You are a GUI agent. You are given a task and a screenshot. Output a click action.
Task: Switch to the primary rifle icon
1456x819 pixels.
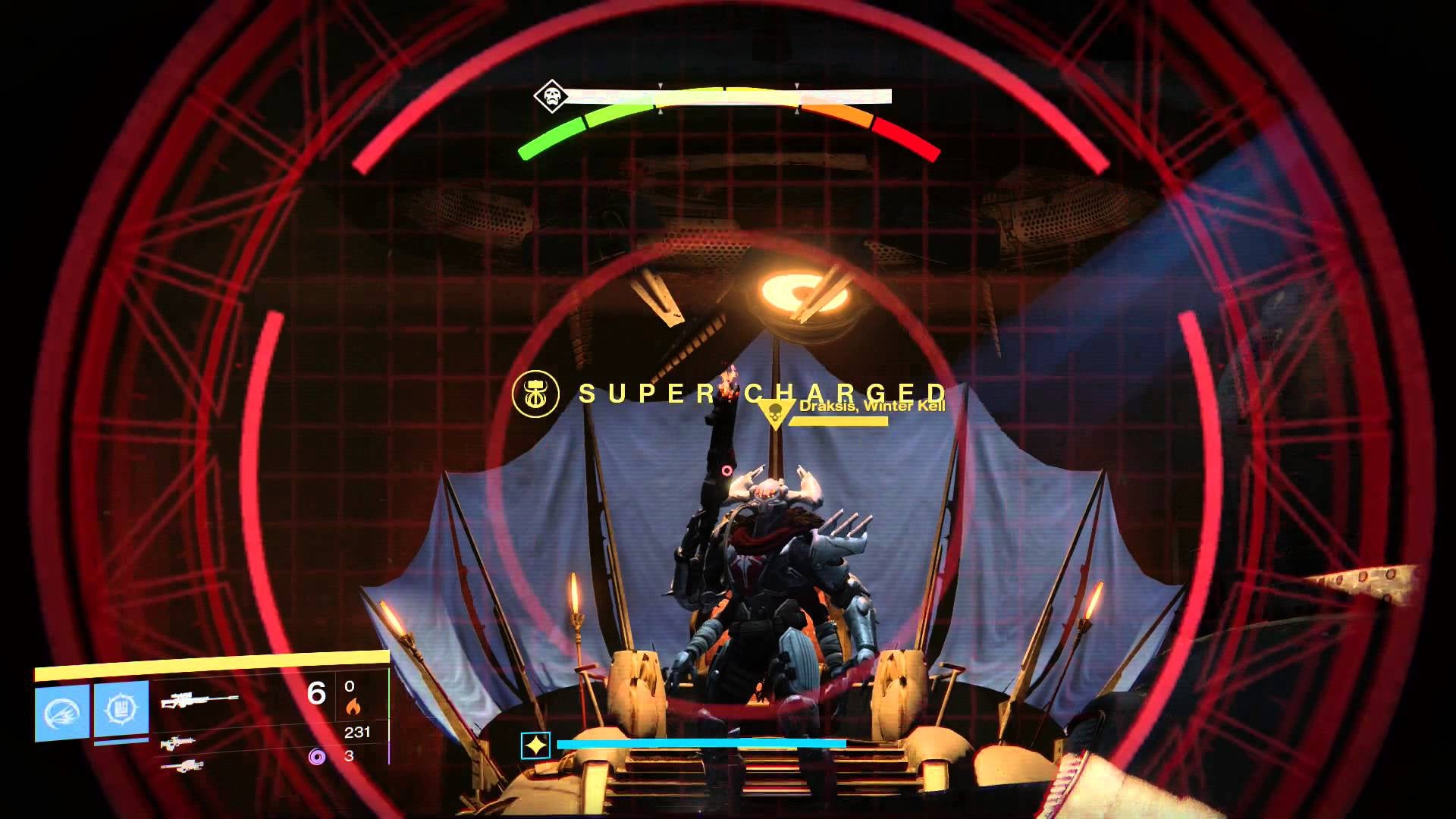coord(179,743)
